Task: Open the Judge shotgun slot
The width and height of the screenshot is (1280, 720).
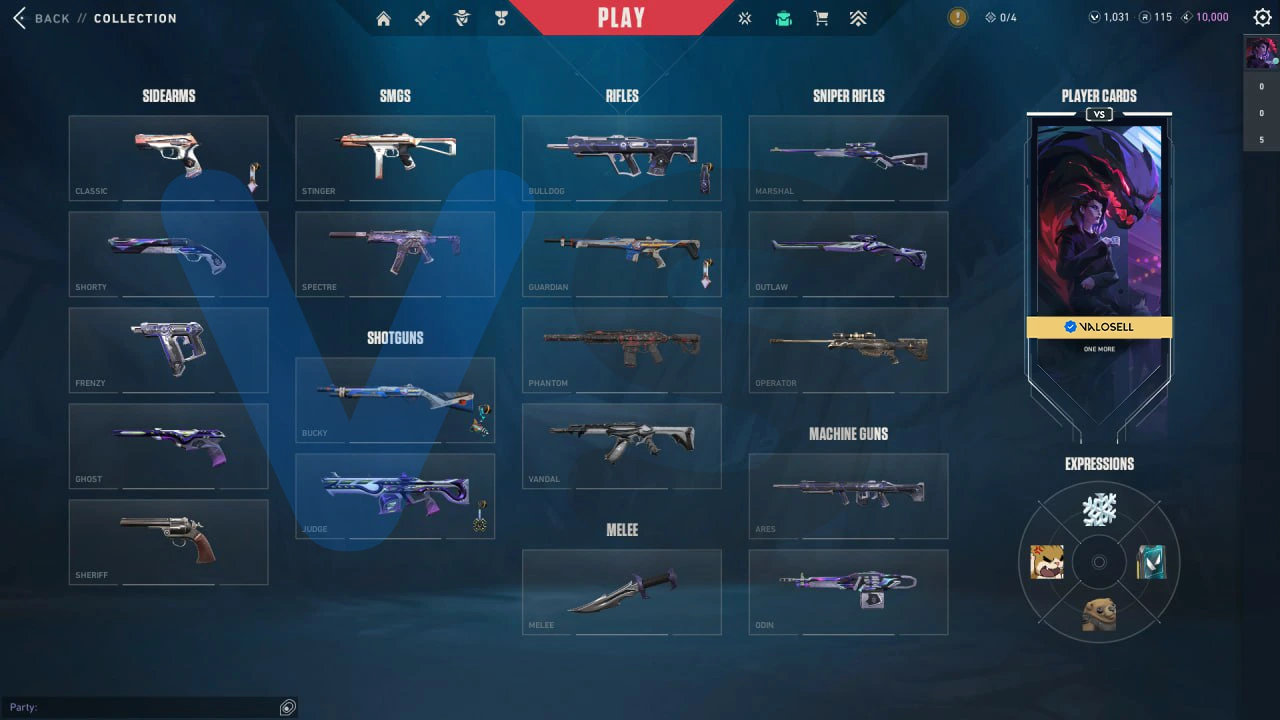Action: [x=395, y=495]
